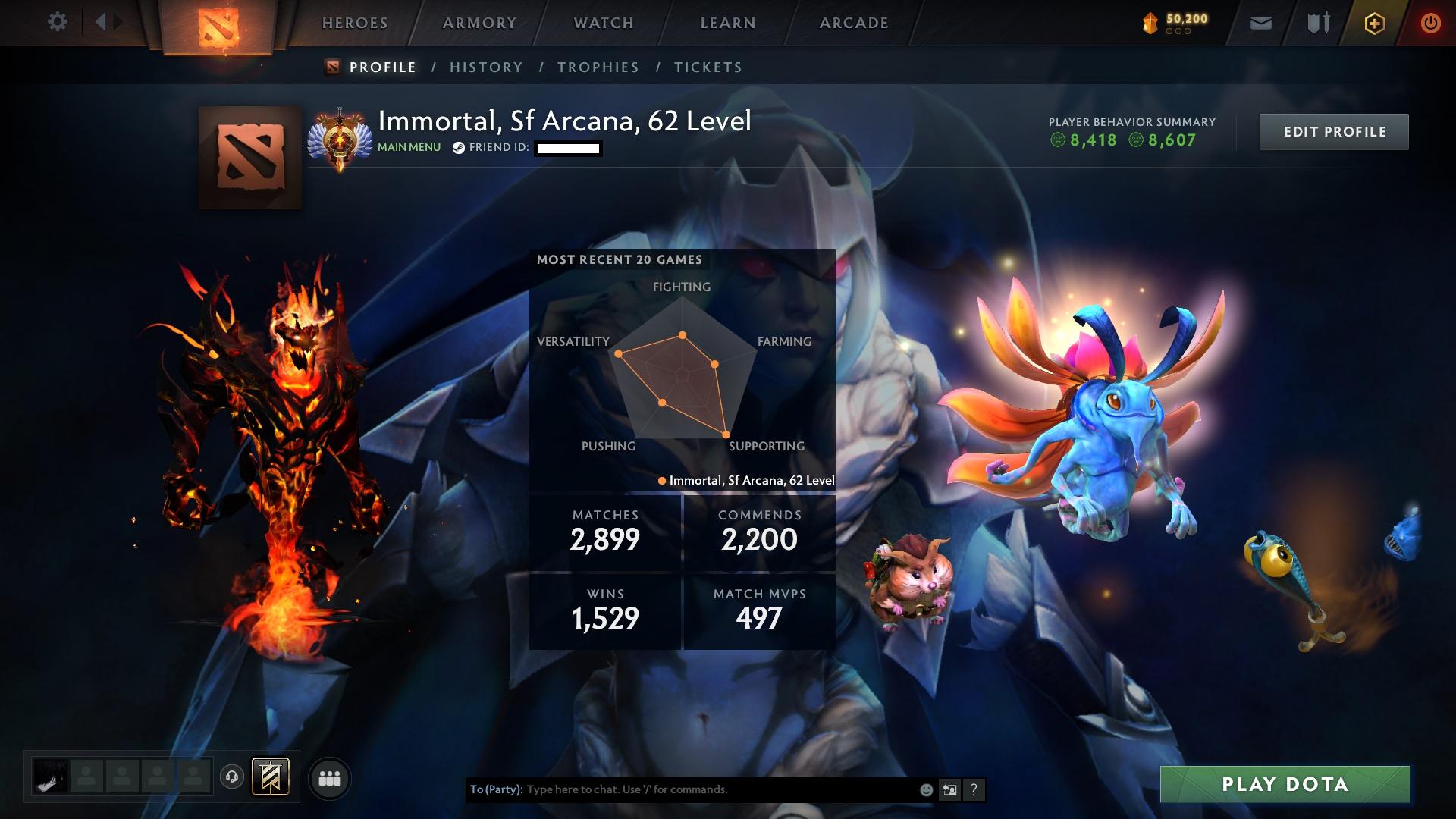This screenshot has width=1456, height=819.
Task: Open Dota Plus subscription icon
Action: pyautogui.click(x=1374, y=22)
